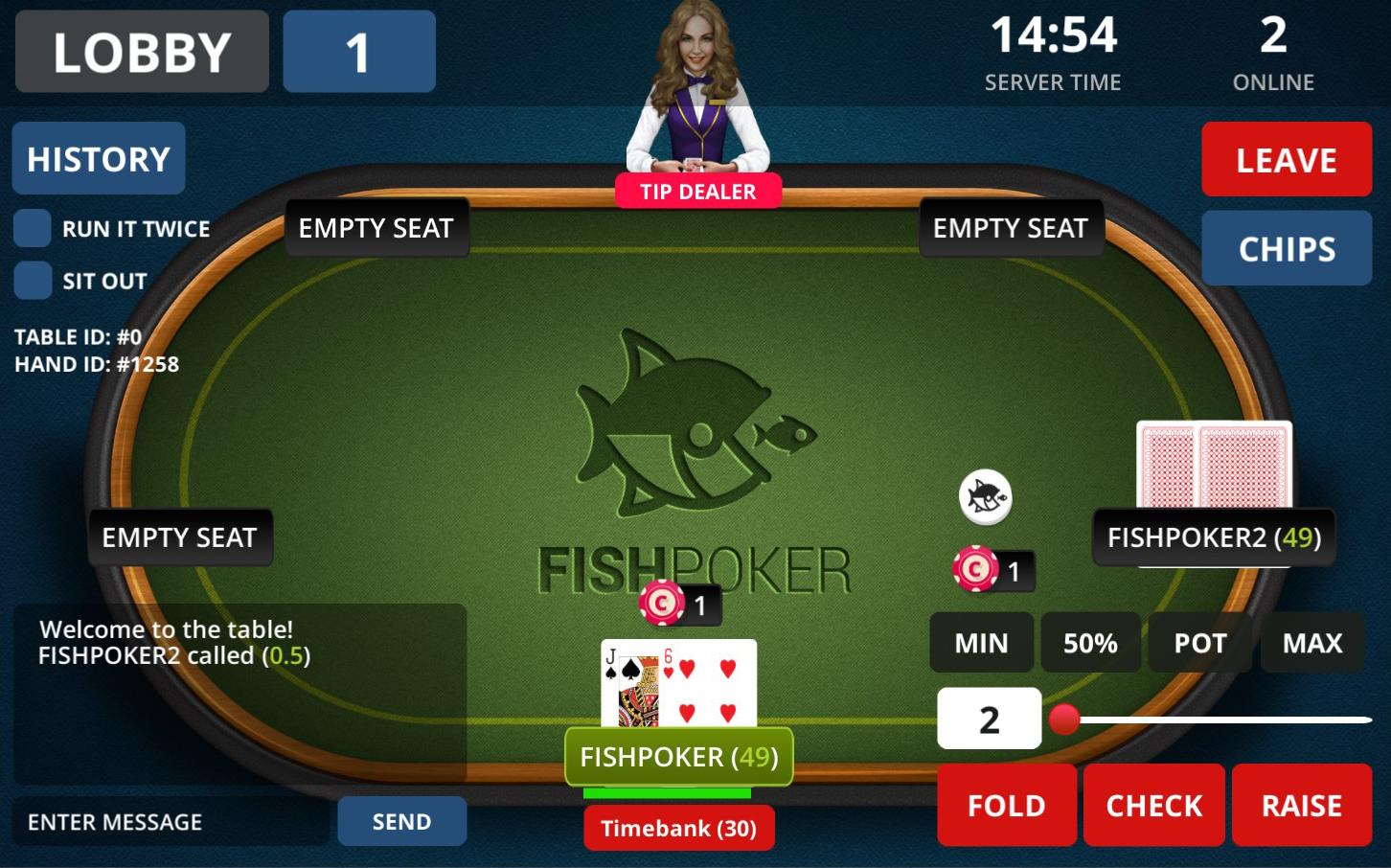Return to the LOBBY
Screen dimensions: 1391x868
point(141,52)
